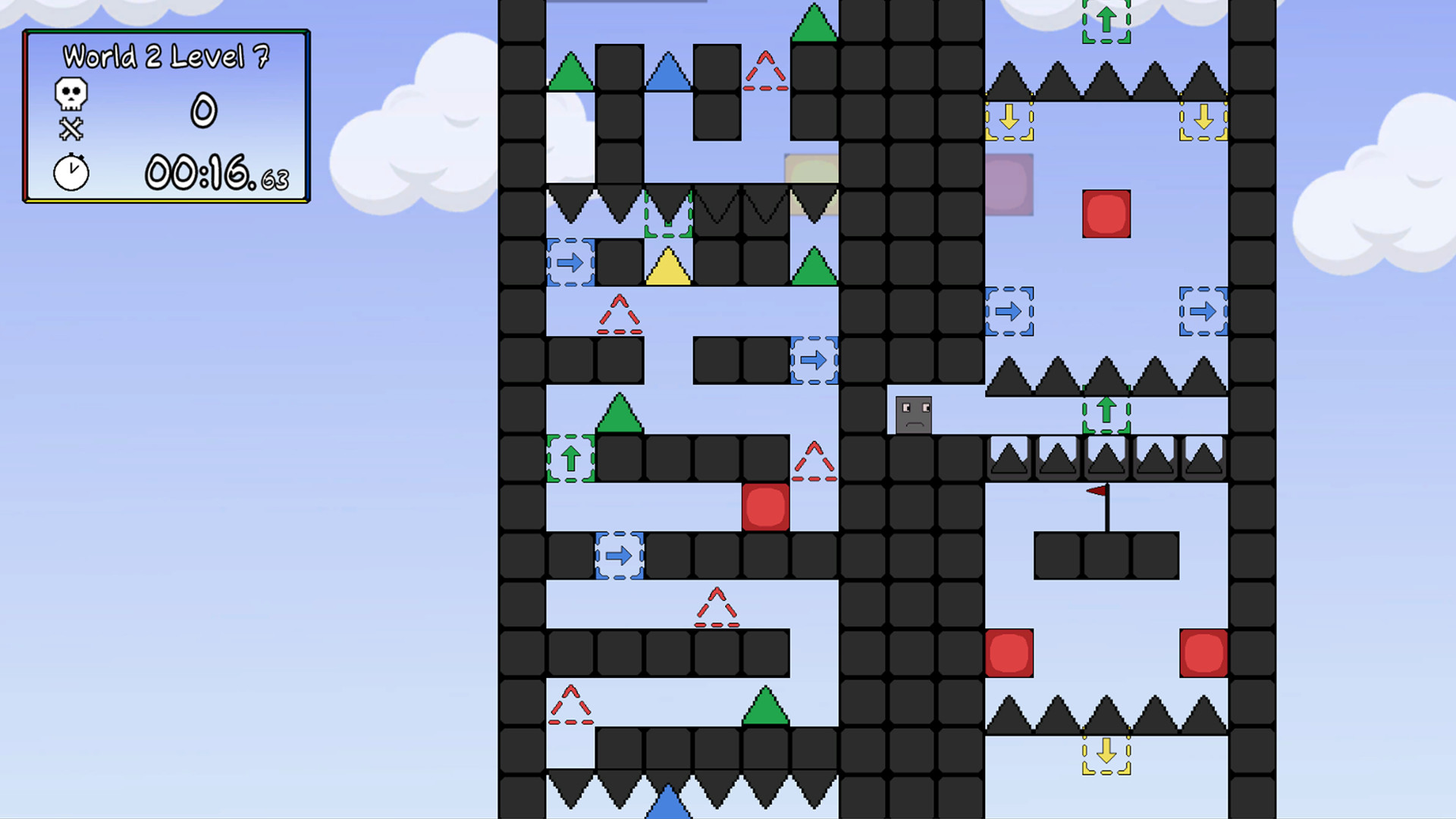1456x819 pixels.
Task: Select the stopwatch timer icon
Action: coord(70,173)
